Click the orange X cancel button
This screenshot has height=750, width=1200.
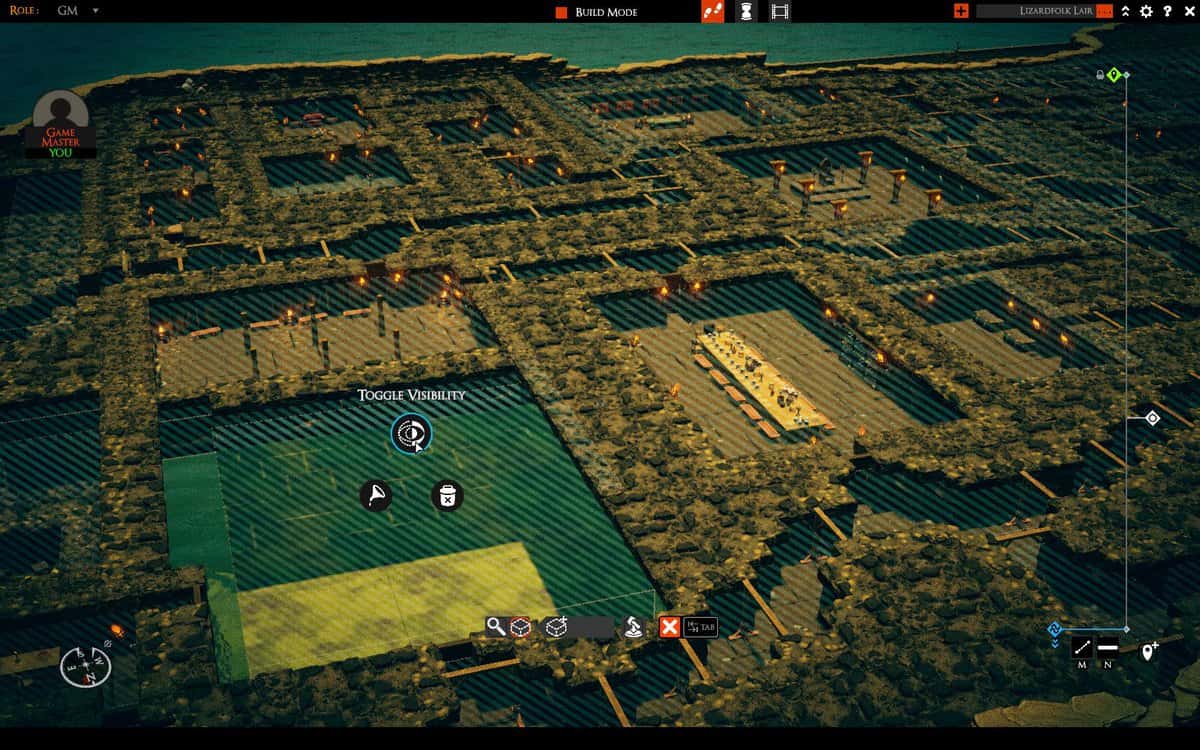[669, 627]
